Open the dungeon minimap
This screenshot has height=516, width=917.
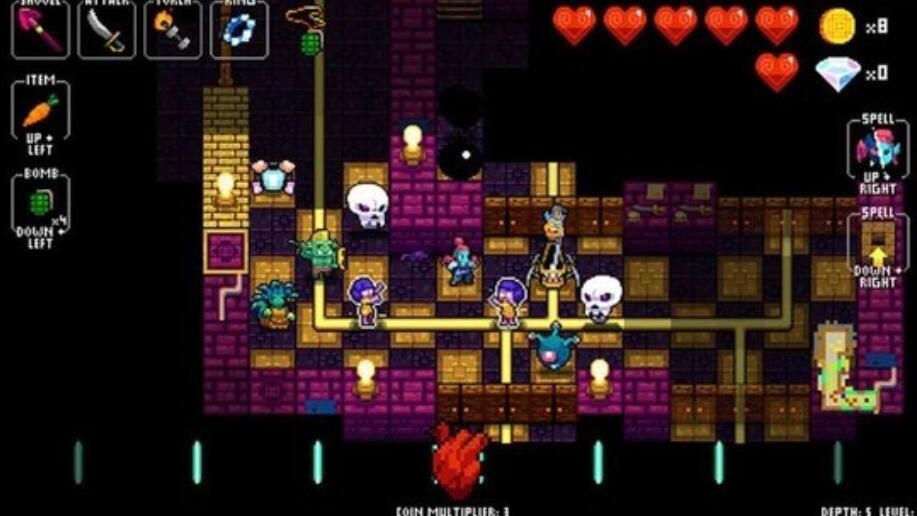point(850,368)
